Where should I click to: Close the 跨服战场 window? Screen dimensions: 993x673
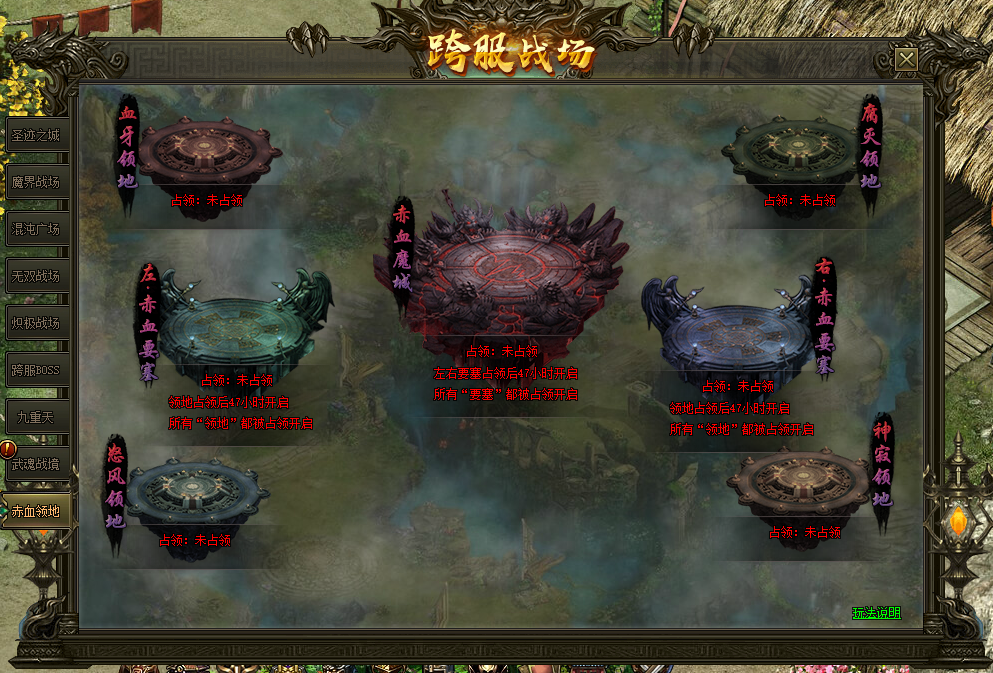coord(906,60)
